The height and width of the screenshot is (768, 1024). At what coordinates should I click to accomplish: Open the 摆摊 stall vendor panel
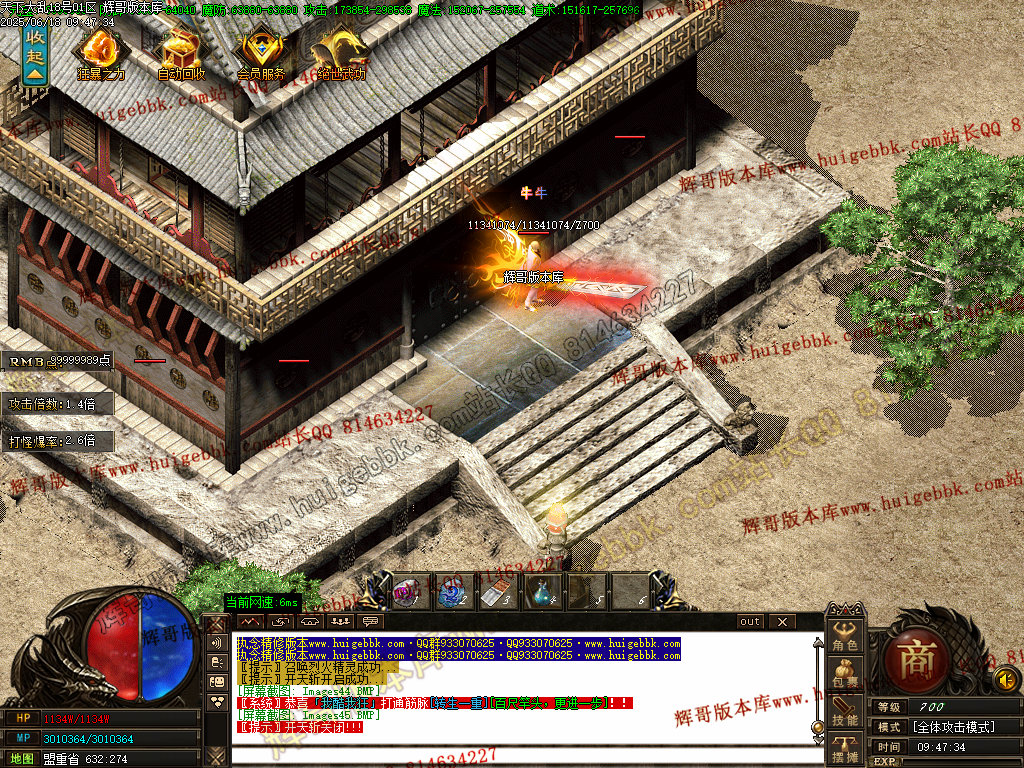(846, 749)
